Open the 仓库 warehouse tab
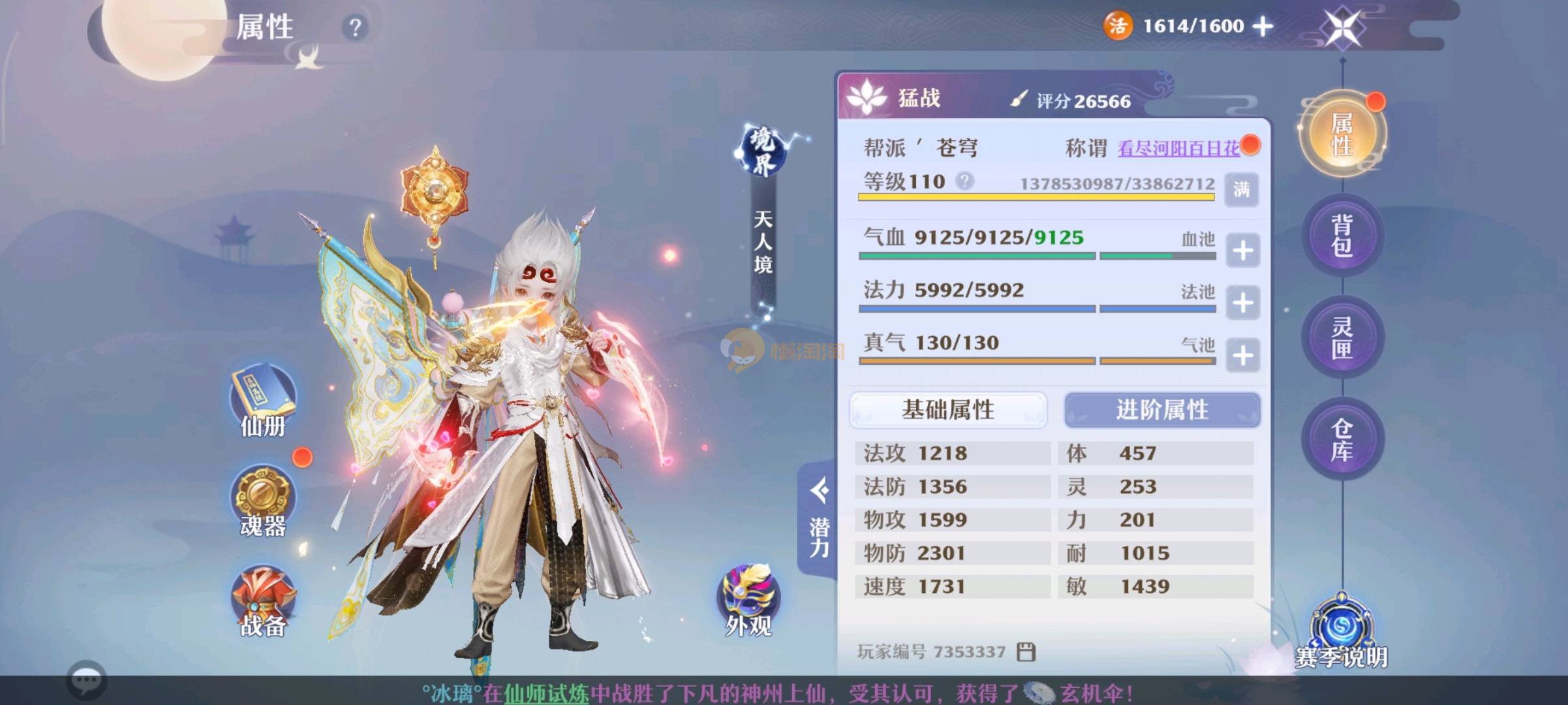Image resolution: width=1568 pixels, height=705 pixels. tap(1342, 439)
